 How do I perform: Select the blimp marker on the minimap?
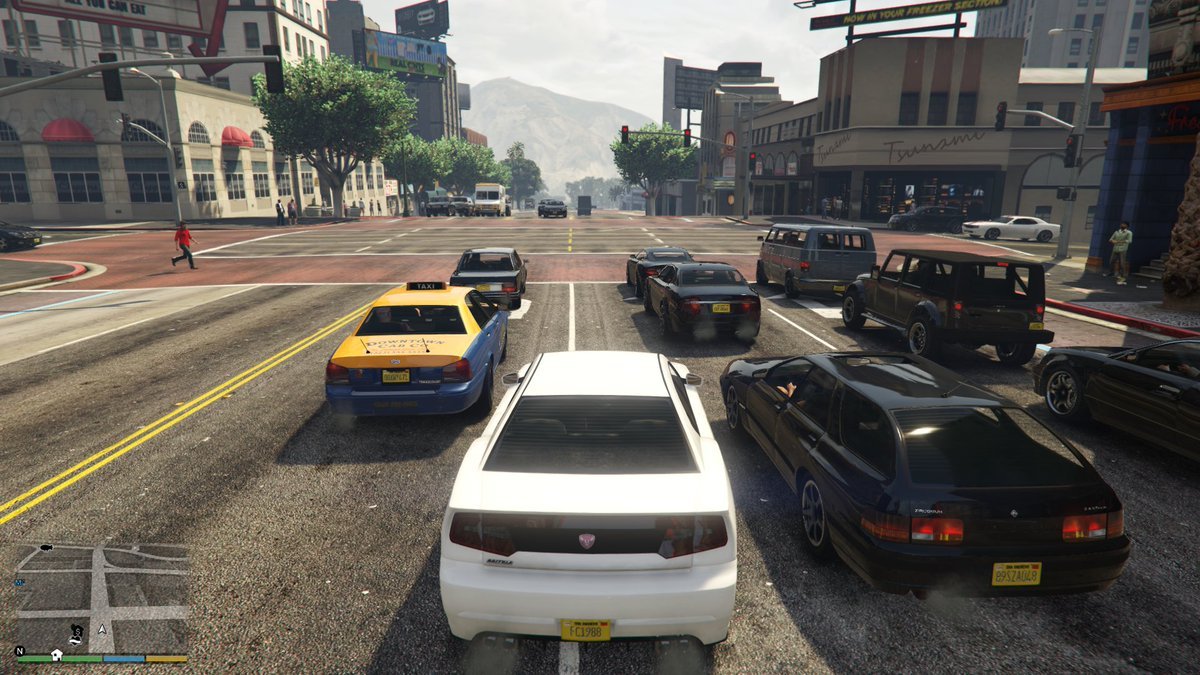[x=46, y=548]
